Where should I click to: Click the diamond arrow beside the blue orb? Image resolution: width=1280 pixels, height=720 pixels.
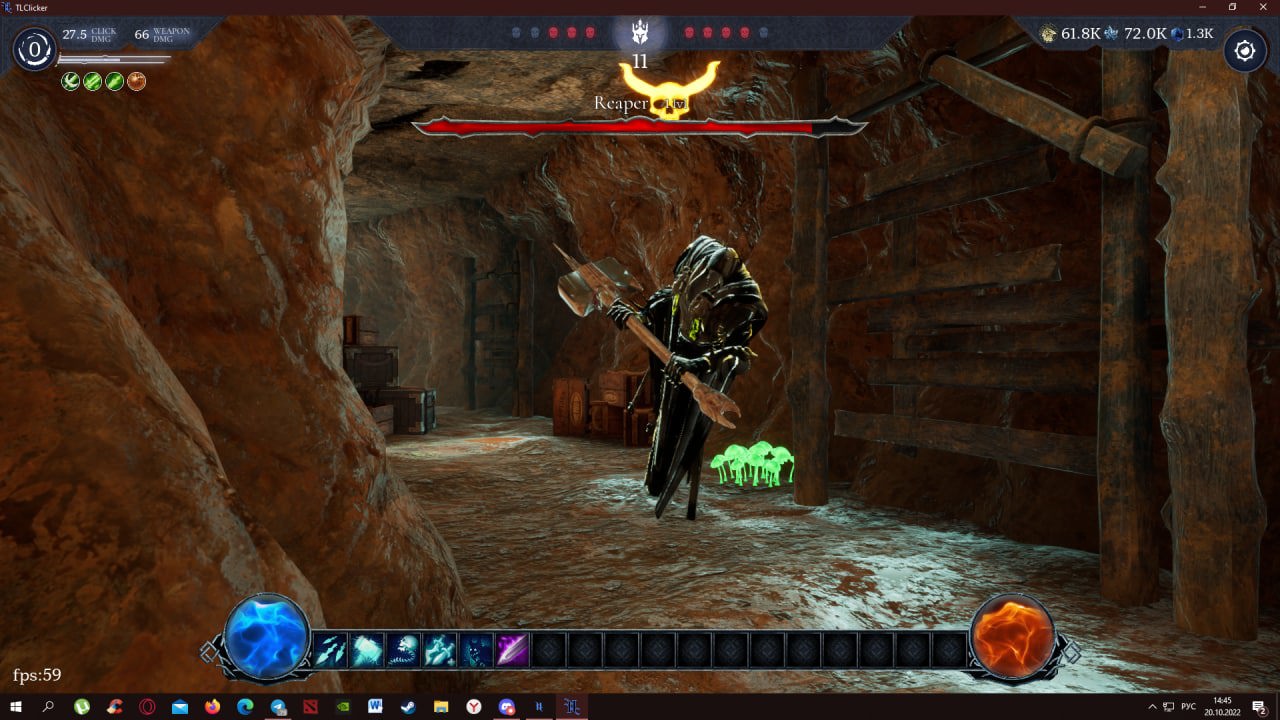coord(208,652)
